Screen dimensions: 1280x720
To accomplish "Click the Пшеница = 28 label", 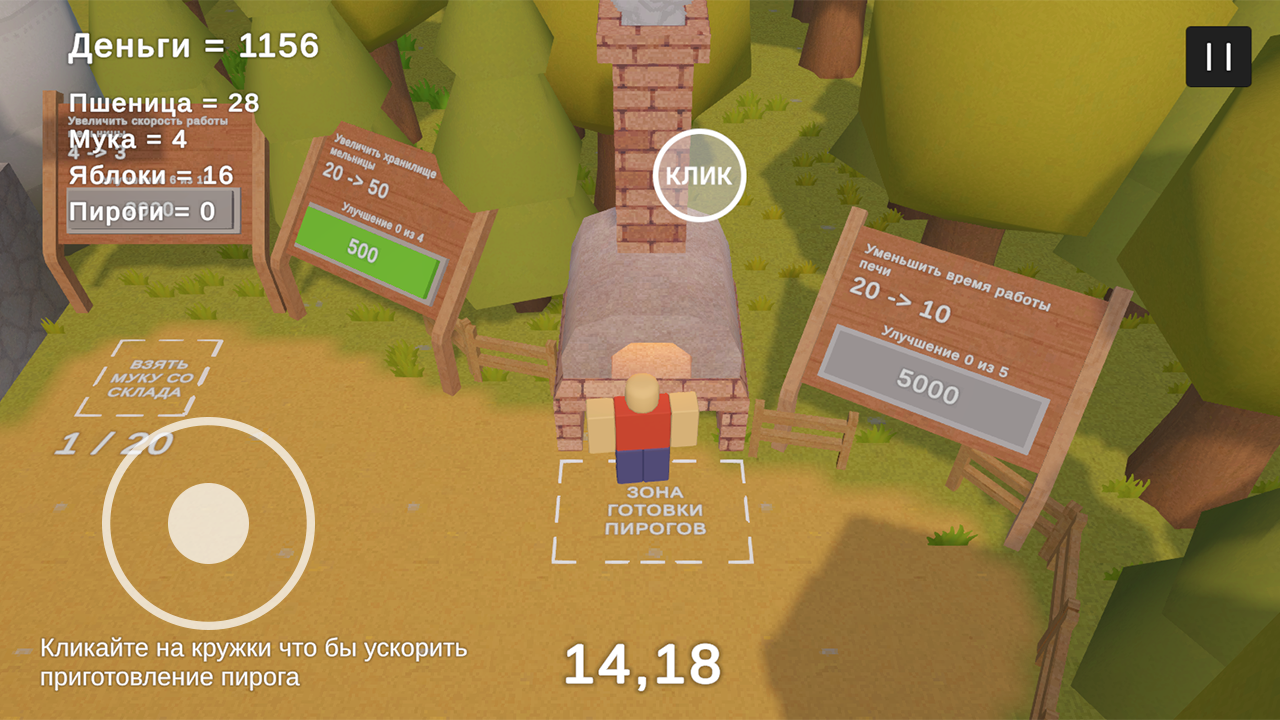I will 162,102.
